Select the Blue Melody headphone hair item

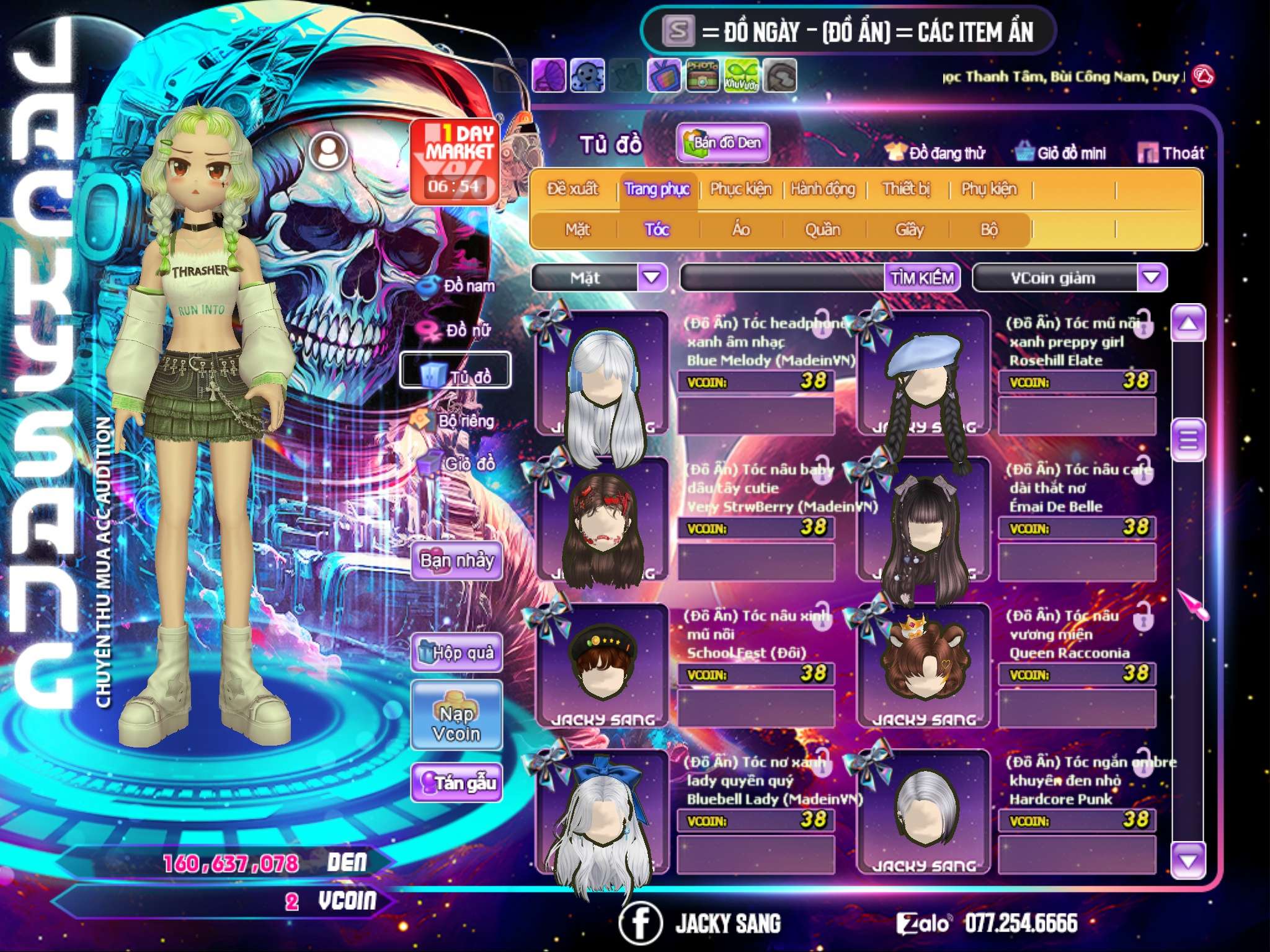[x=602, y=373]
